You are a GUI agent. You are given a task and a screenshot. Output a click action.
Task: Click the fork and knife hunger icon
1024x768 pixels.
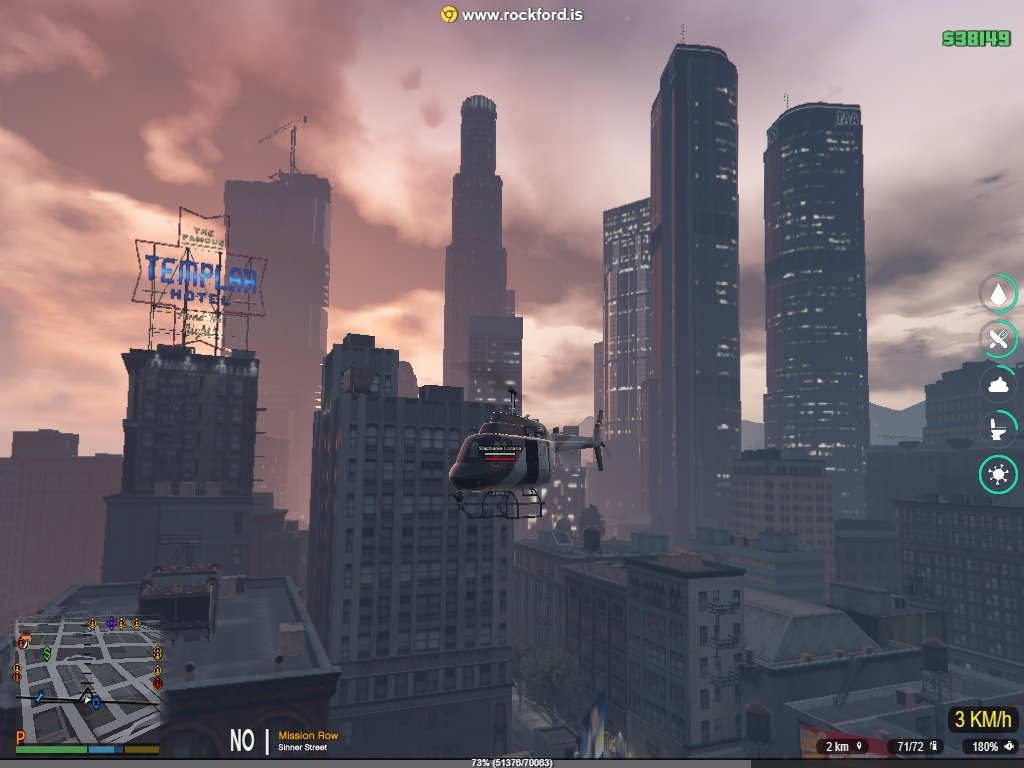(998, 339)
